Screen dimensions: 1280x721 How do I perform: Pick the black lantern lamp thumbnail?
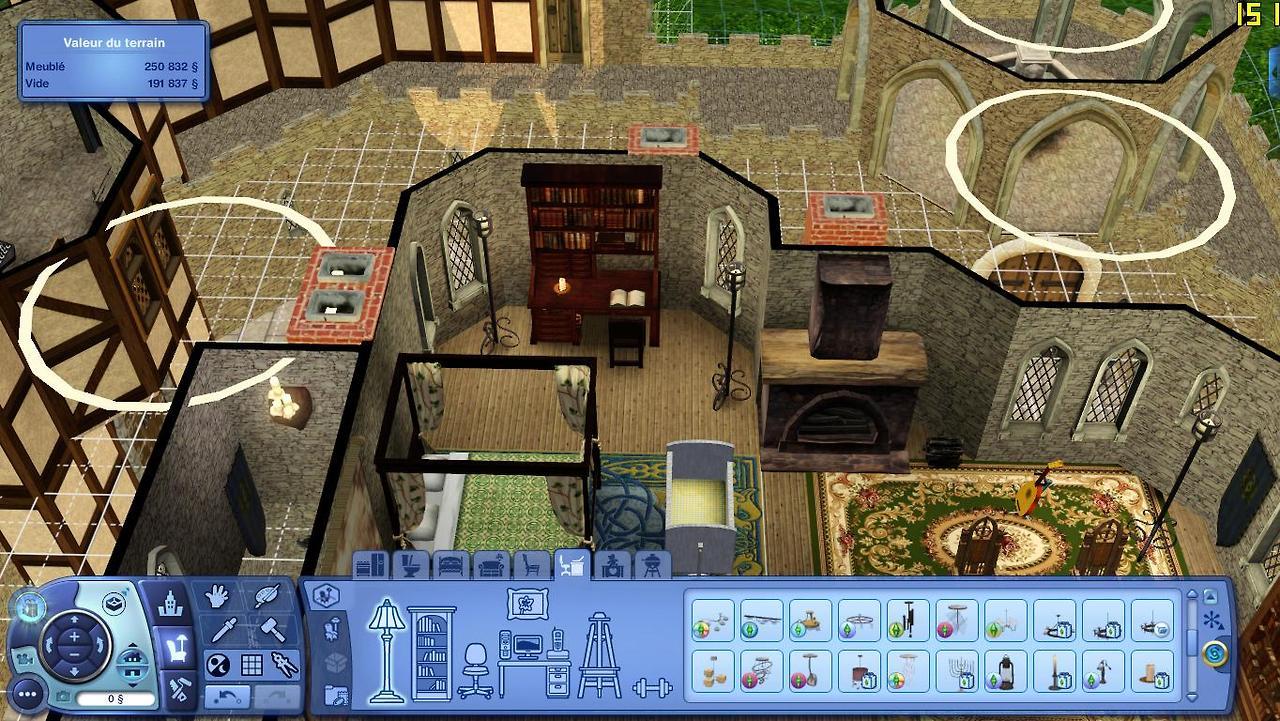click(x=1005, y=672)
